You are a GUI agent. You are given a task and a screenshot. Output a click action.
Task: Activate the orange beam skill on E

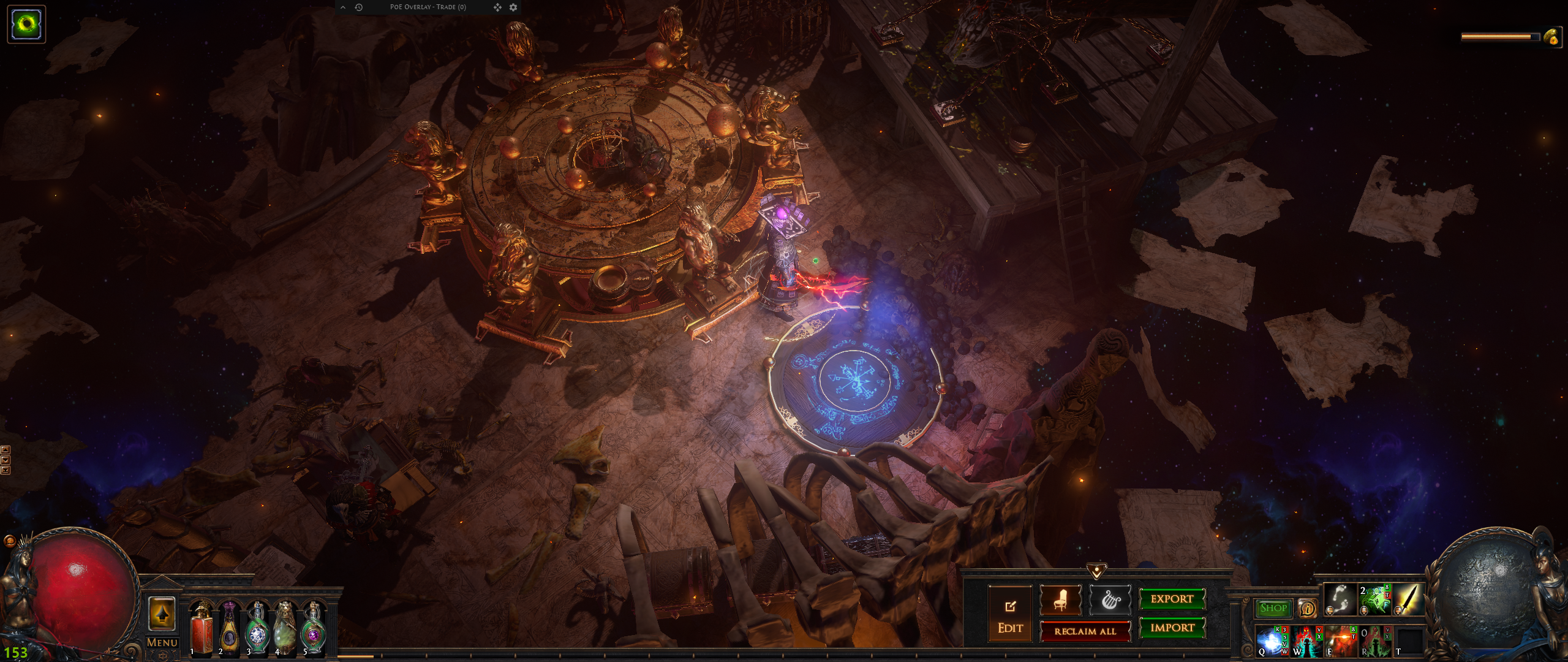1340,641
